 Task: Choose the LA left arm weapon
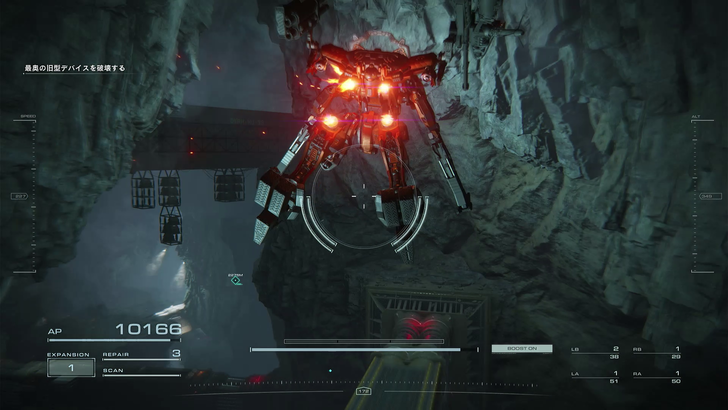point(596,377)
